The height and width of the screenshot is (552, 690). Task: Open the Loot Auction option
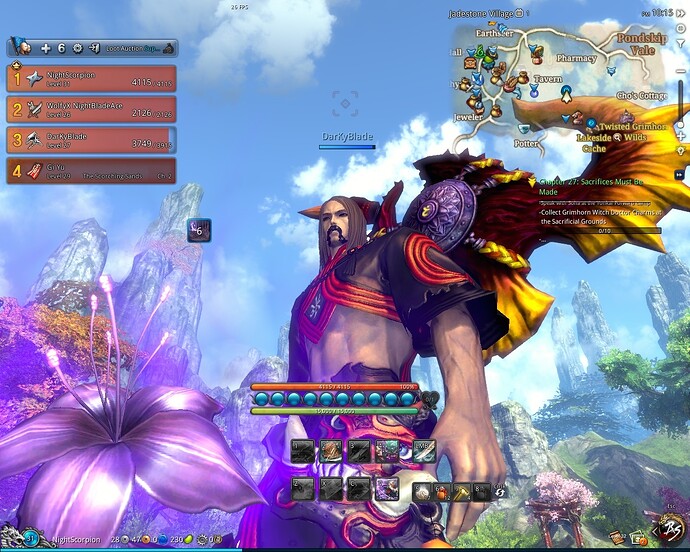pyautogui.click(x=129, y=47)
